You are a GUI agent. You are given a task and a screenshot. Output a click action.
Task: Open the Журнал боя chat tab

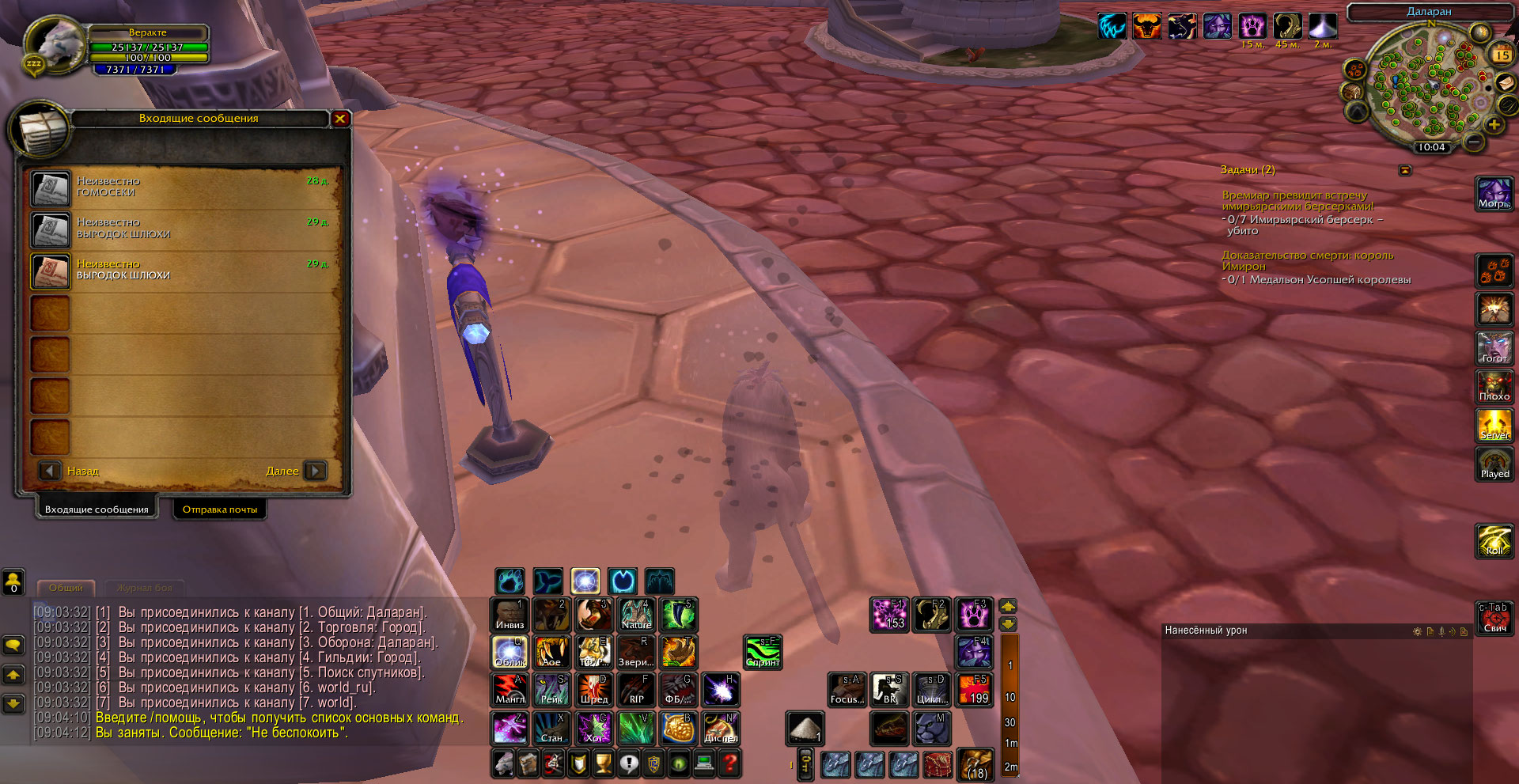(x=145, y=588)
